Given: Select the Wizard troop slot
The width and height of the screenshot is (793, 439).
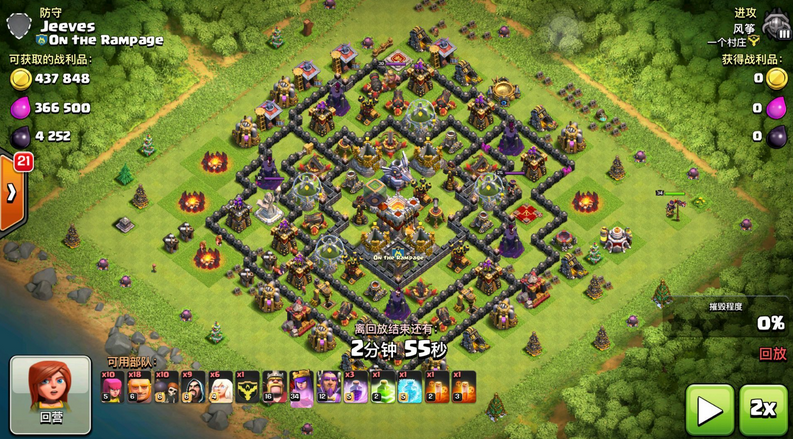Looking at the screenshot, I should click(192, 386).
